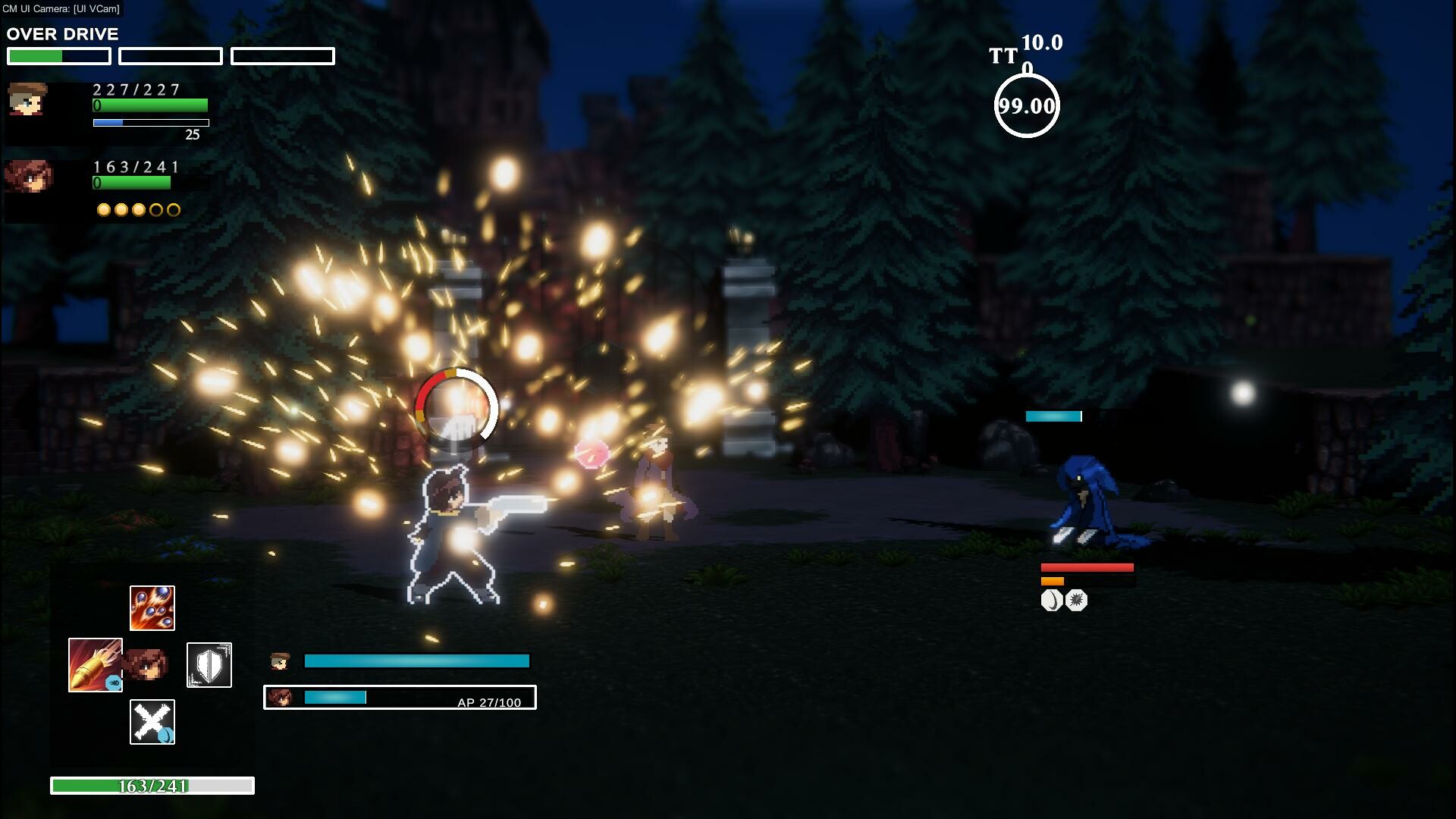
Task: Click the OVER DRIVE gauge label
Action: pos(62,33)
